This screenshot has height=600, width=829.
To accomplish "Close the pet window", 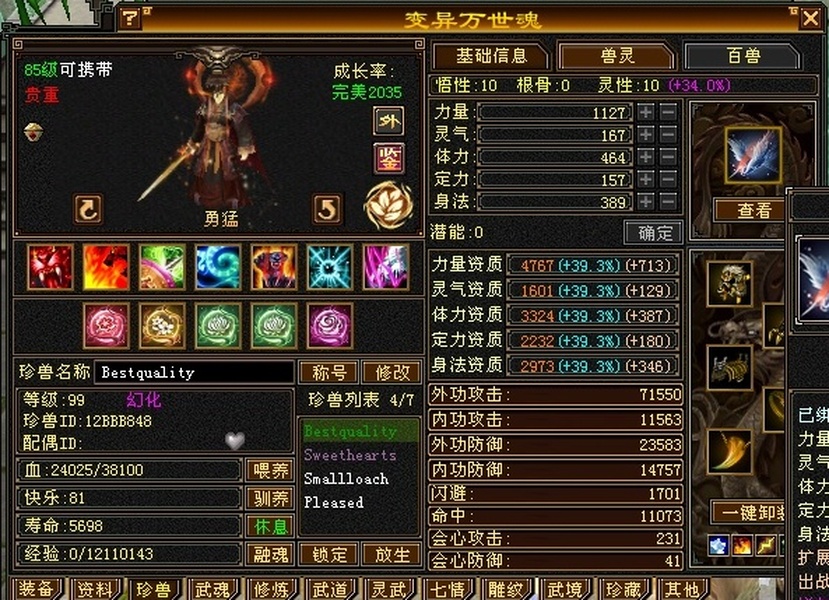I will tap(810, 18).
